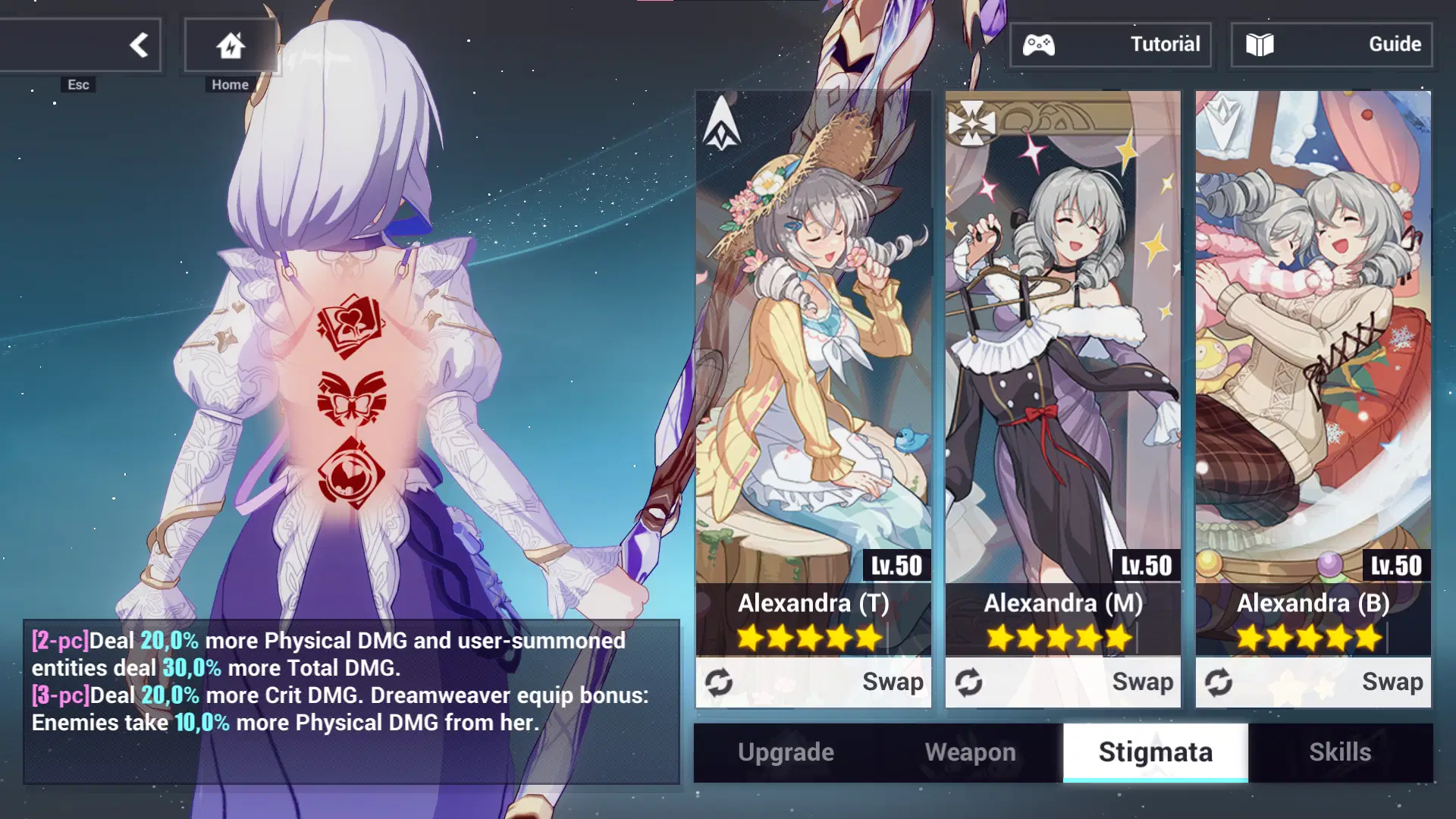The height and width of the screenshot is (819, 1456).
Task: Select the Stigmata tab
Action: pos(1156,752)
